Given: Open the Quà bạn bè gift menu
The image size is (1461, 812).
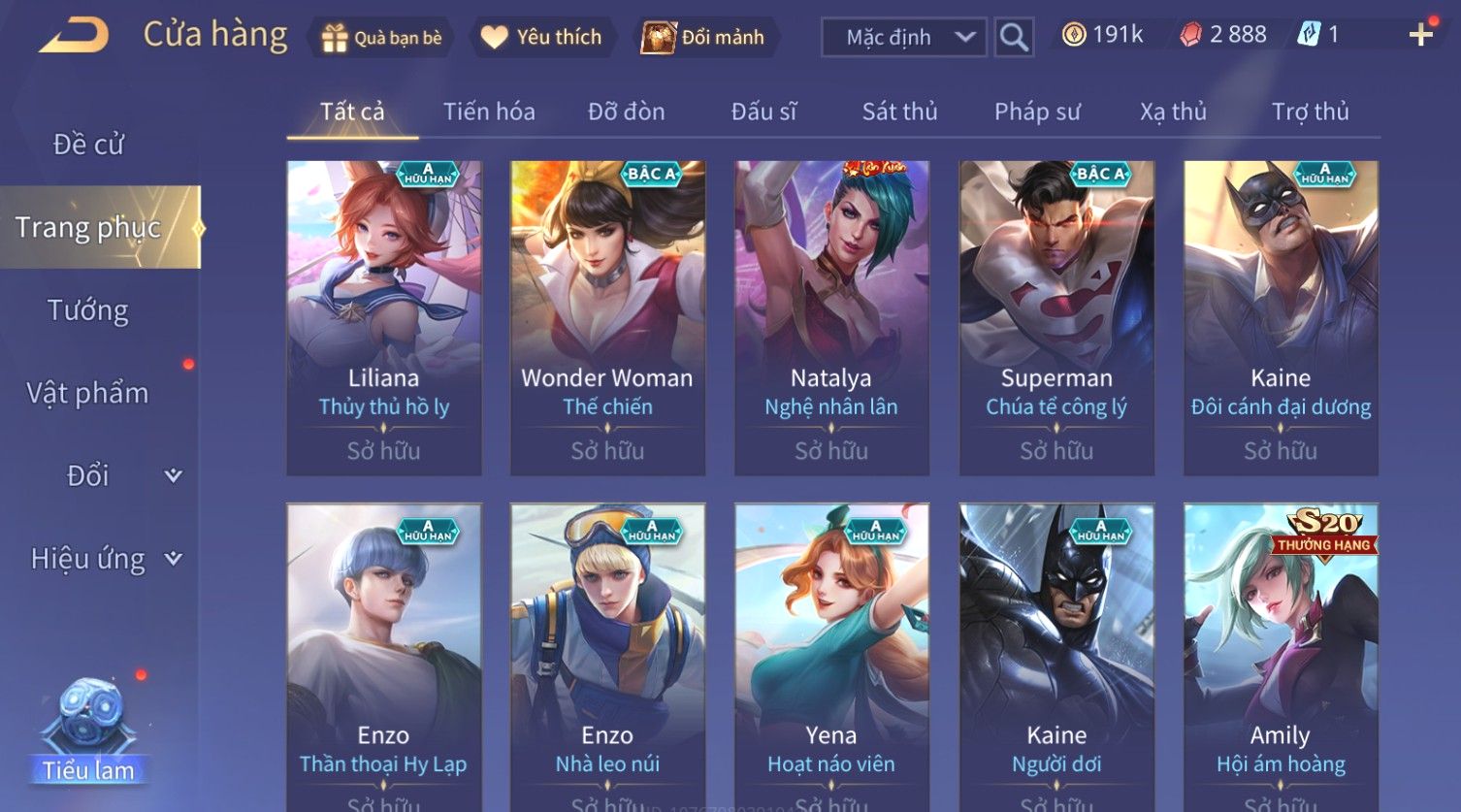Looking at the screenshot, I should (381, 38).
